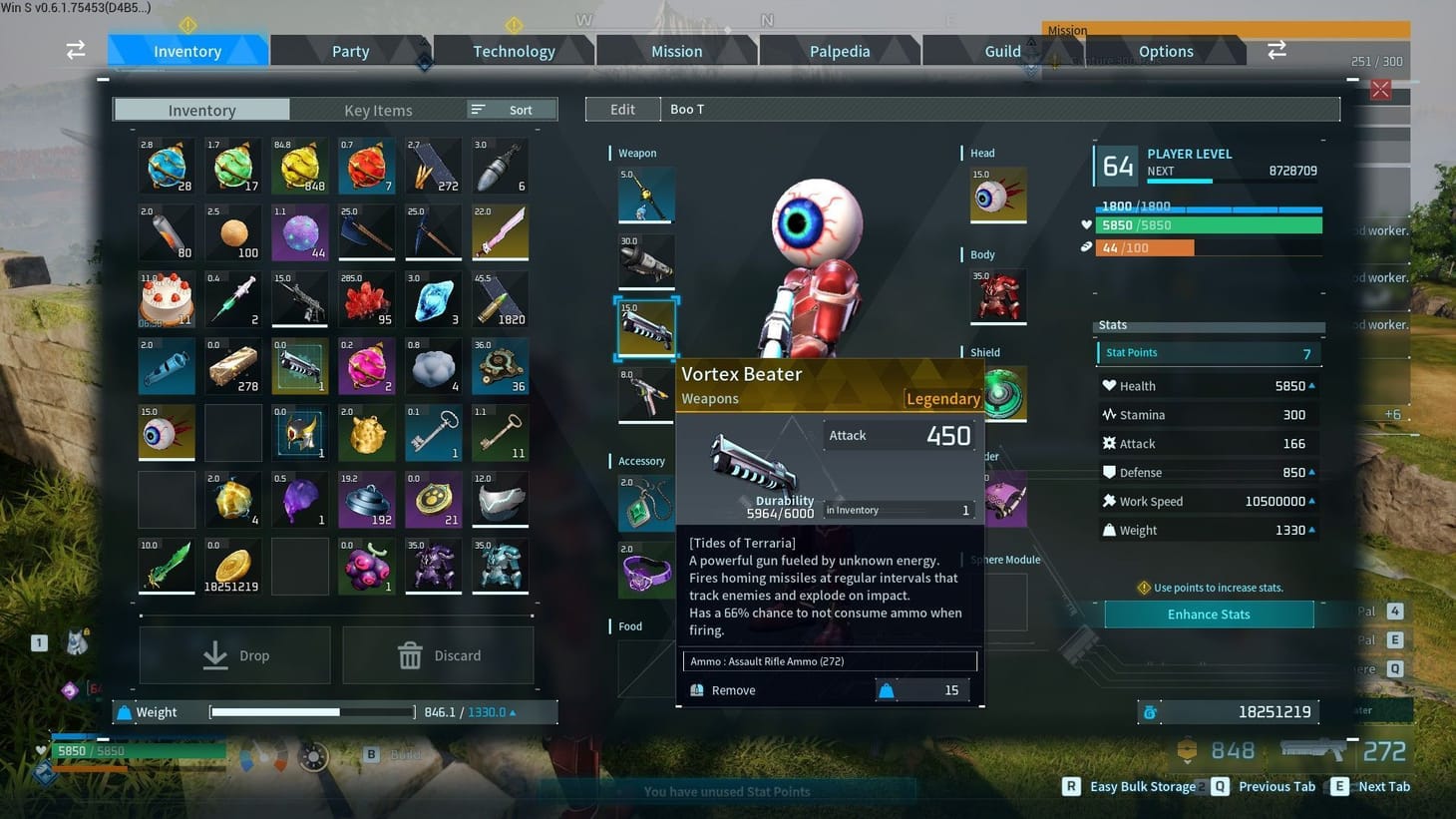This screenshot has width=1456, height=819.
Task: Select the equipped Head slot eyeball
Action: pos(997,195)
